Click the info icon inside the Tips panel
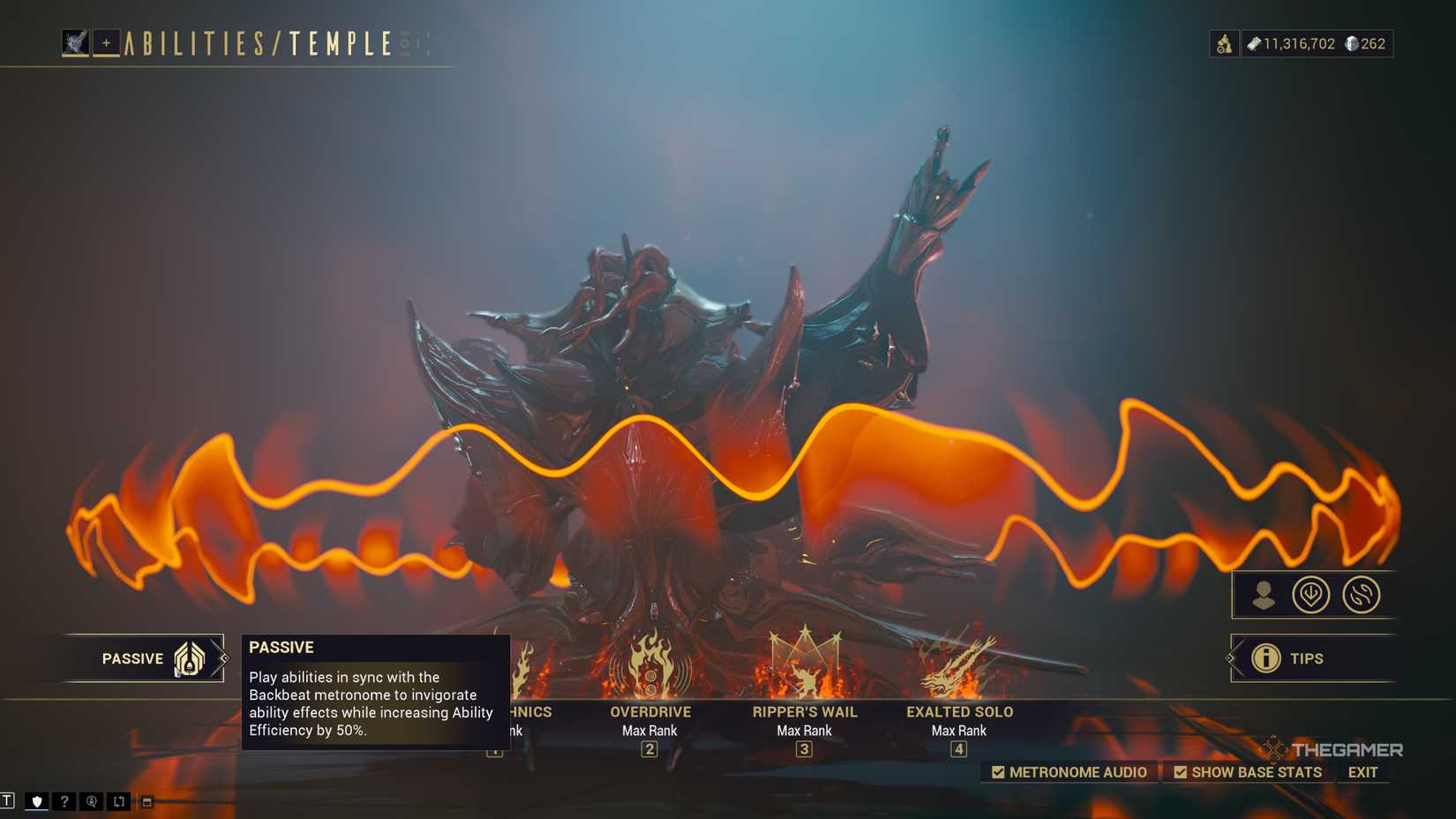The height and width of the screenshot is (819, 1456). point(1267,658)
